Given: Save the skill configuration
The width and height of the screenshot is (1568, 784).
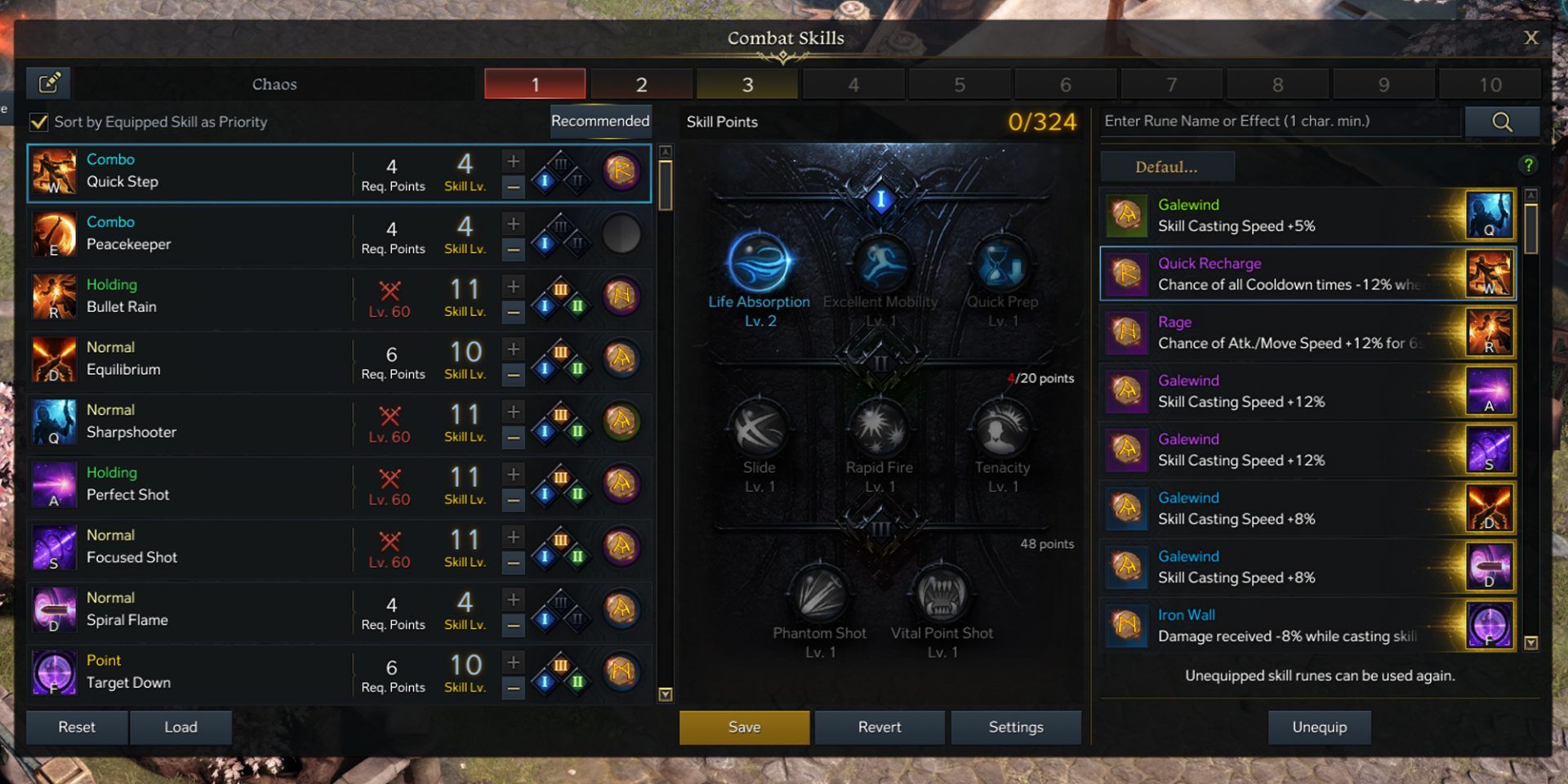Looking at the screenshot, I should pyautogui.click(x=744, y=727).
